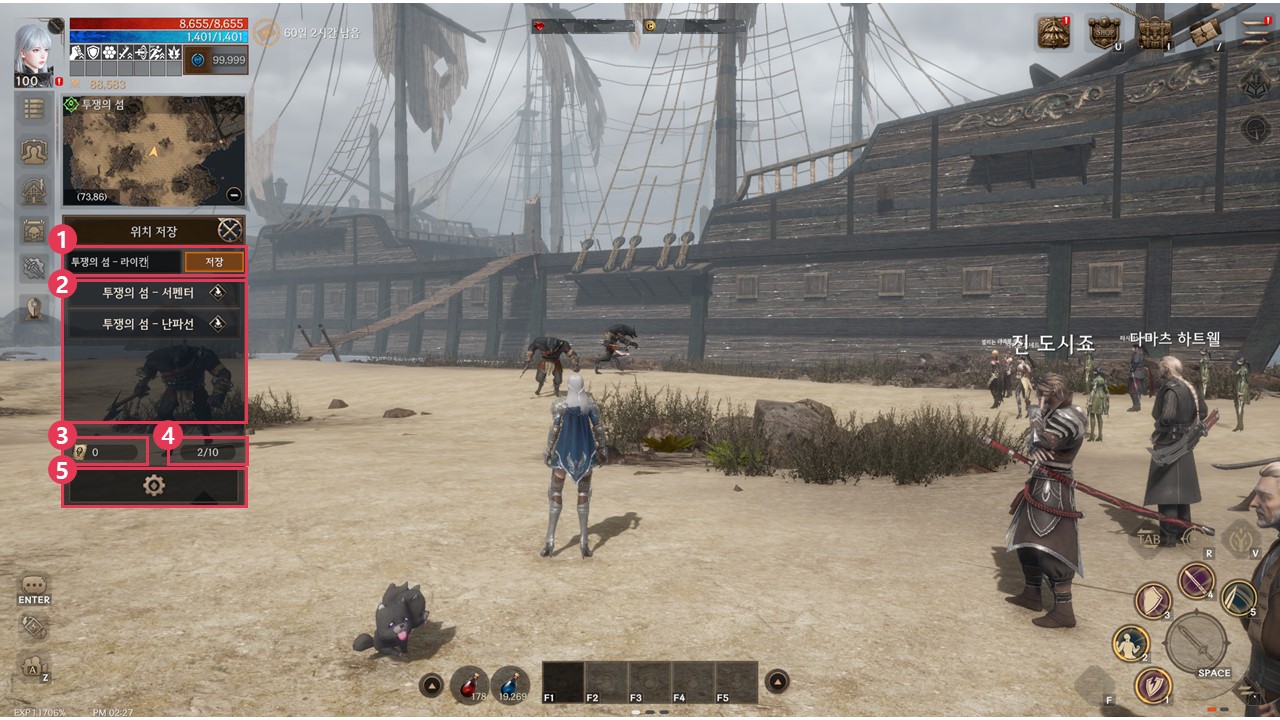
Task: Open the backpack inventory icon
Action: [x=1154, y=33]
